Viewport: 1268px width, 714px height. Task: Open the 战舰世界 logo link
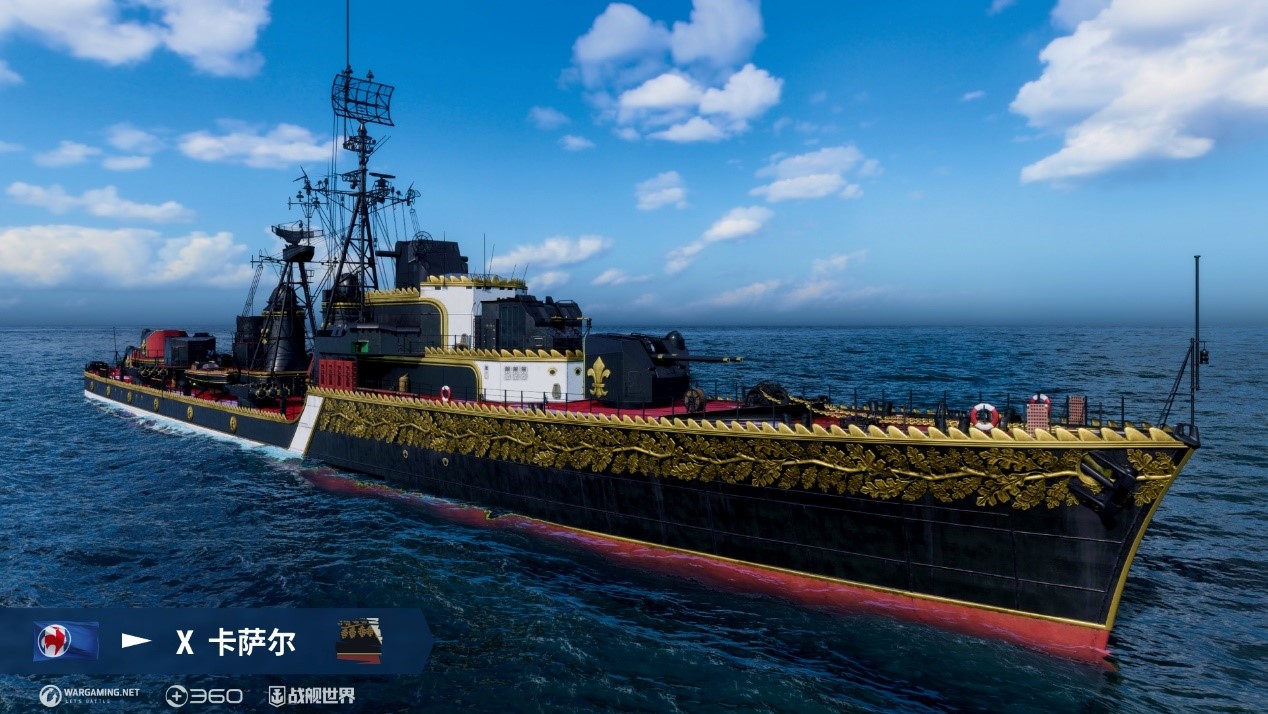[311, 695]
